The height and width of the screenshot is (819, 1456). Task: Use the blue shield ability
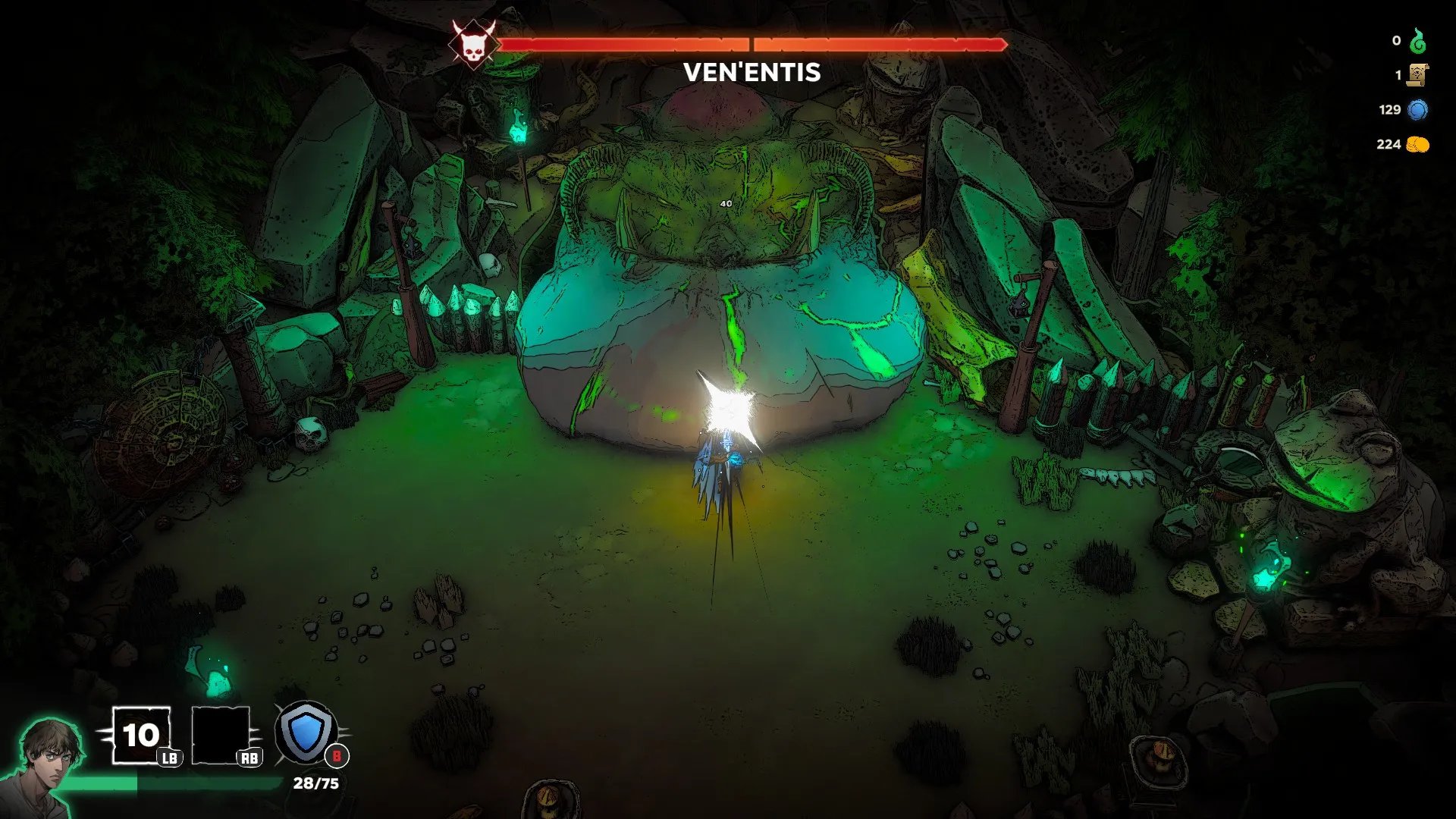306,733
